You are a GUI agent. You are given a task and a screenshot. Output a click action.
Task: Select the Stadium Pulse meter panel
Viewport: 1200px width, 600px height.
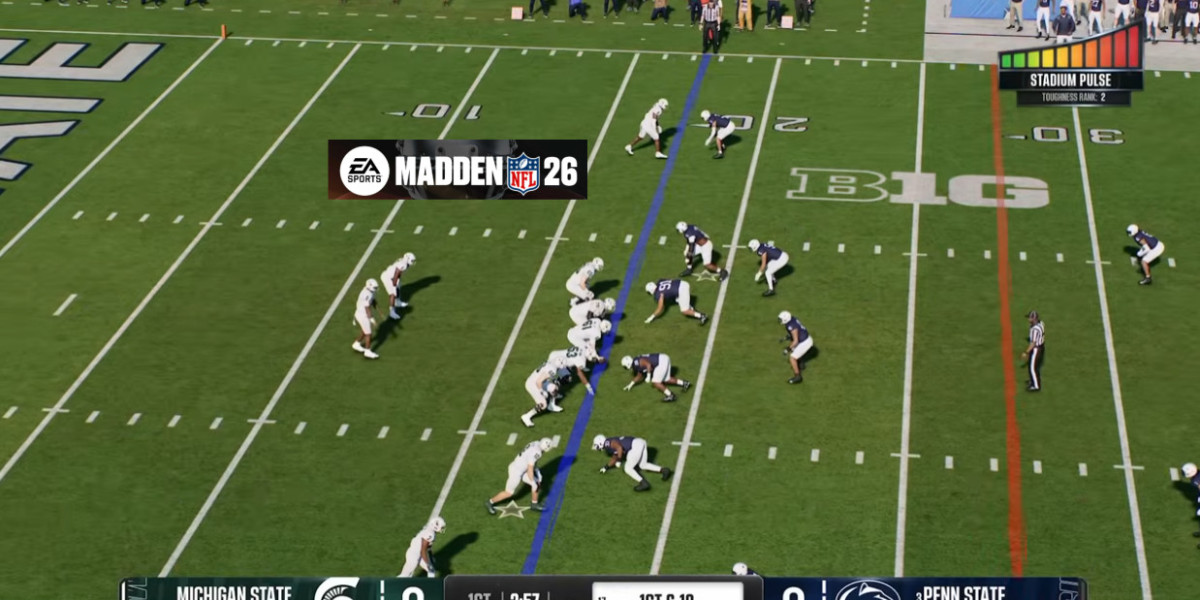point(1070,65)
